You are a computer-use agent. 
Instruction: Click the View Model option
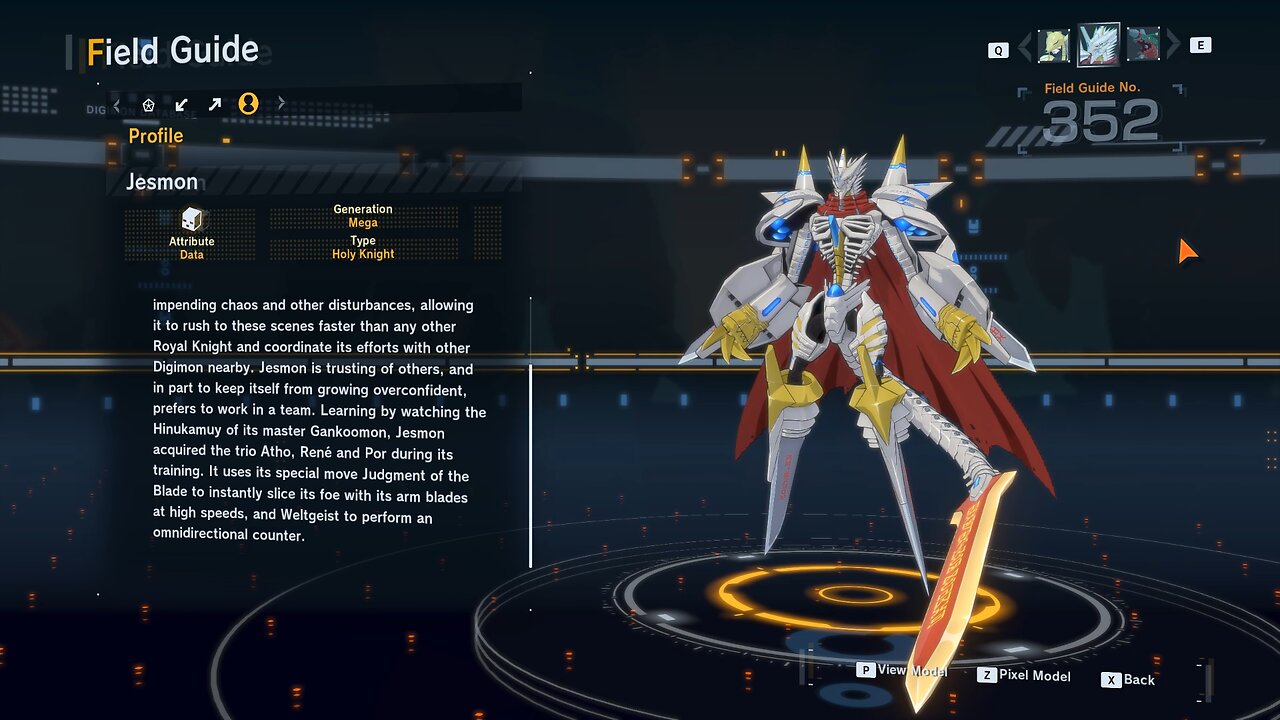coord(902,670)
